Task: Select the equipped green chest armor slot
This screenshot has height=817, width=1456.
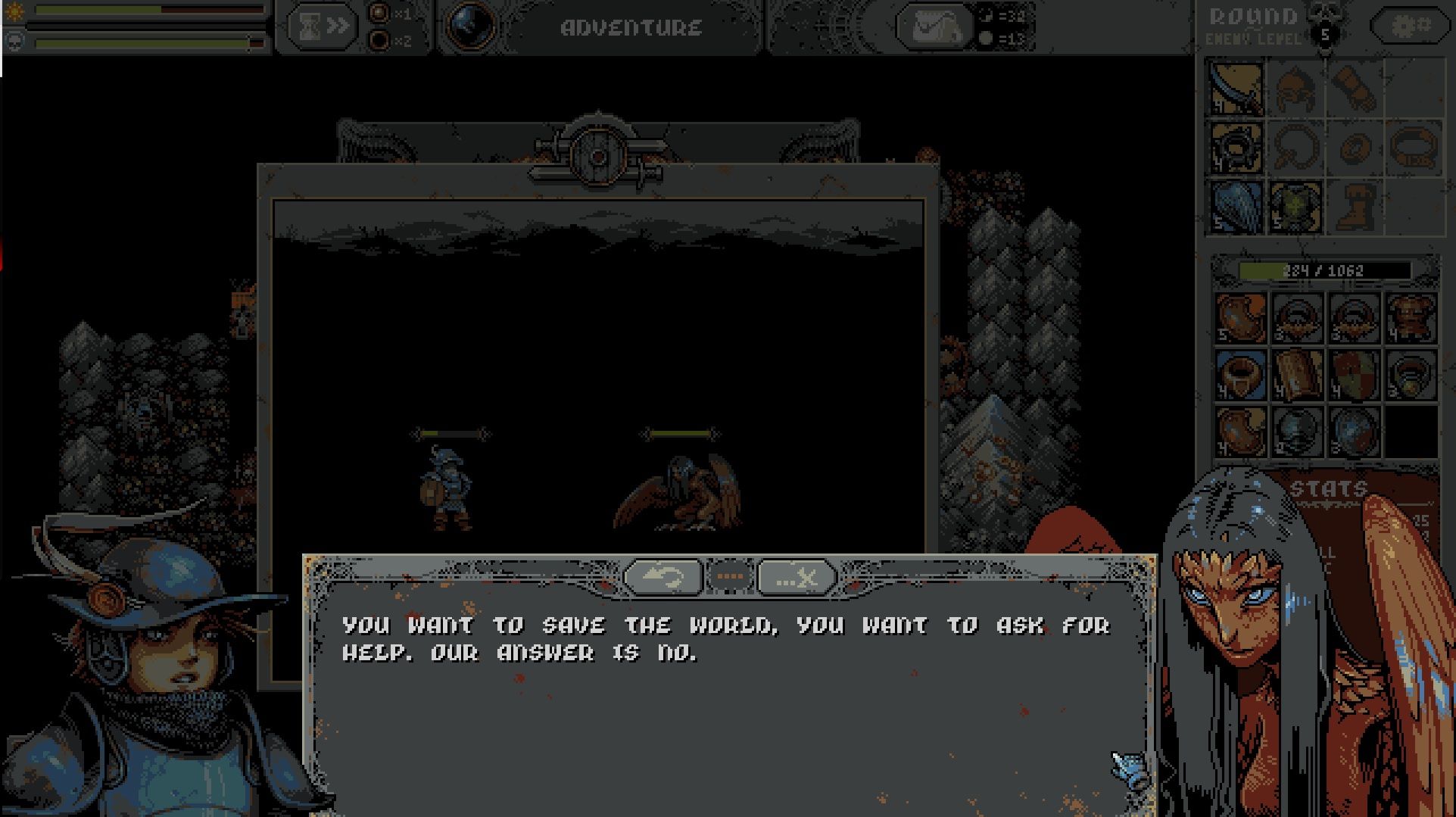Action: (1295, 207)
